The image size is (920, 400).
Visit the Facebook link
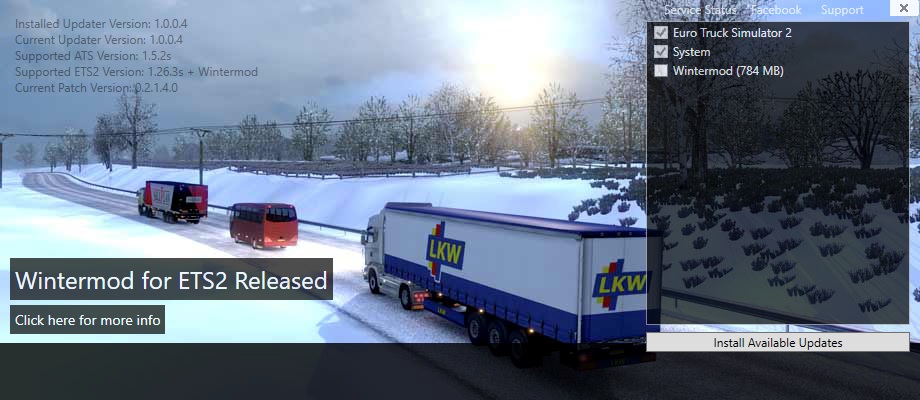776,10
